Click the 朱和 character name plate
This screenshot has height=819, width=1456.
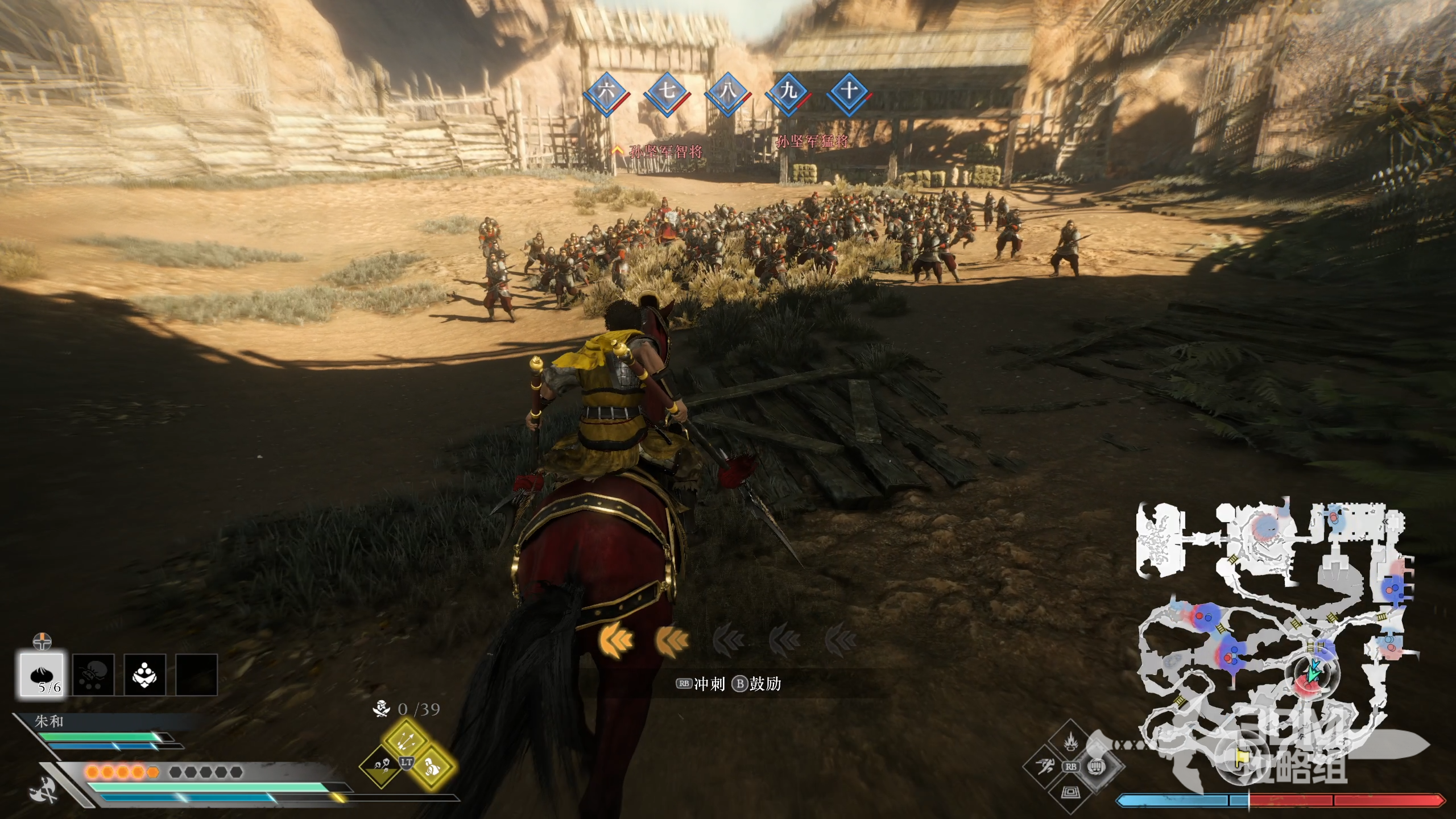point(49,722)
